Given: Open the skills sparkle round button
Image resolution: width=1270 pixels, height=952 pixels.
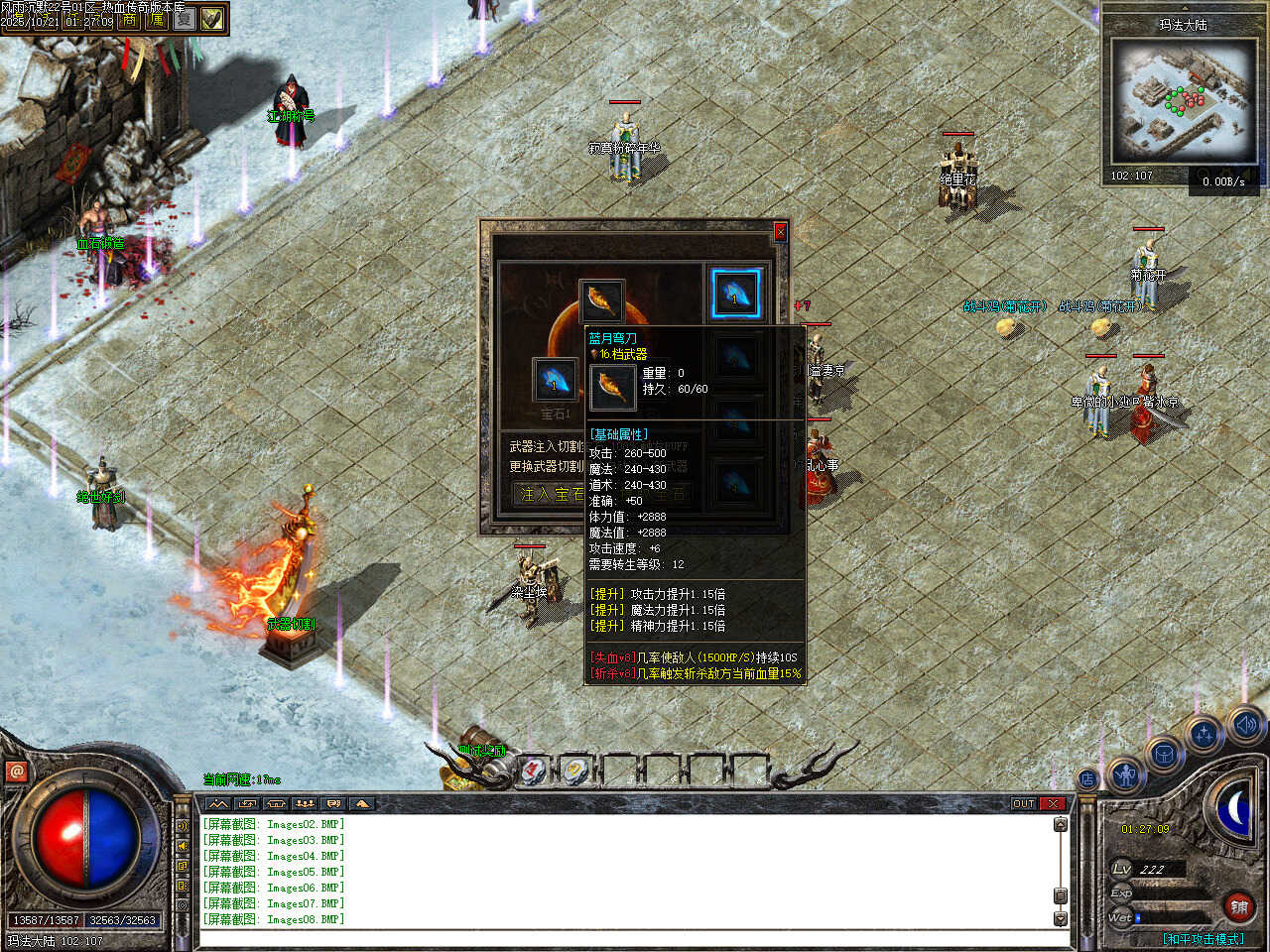Looking at the screenshot, I should (1204, 735).
